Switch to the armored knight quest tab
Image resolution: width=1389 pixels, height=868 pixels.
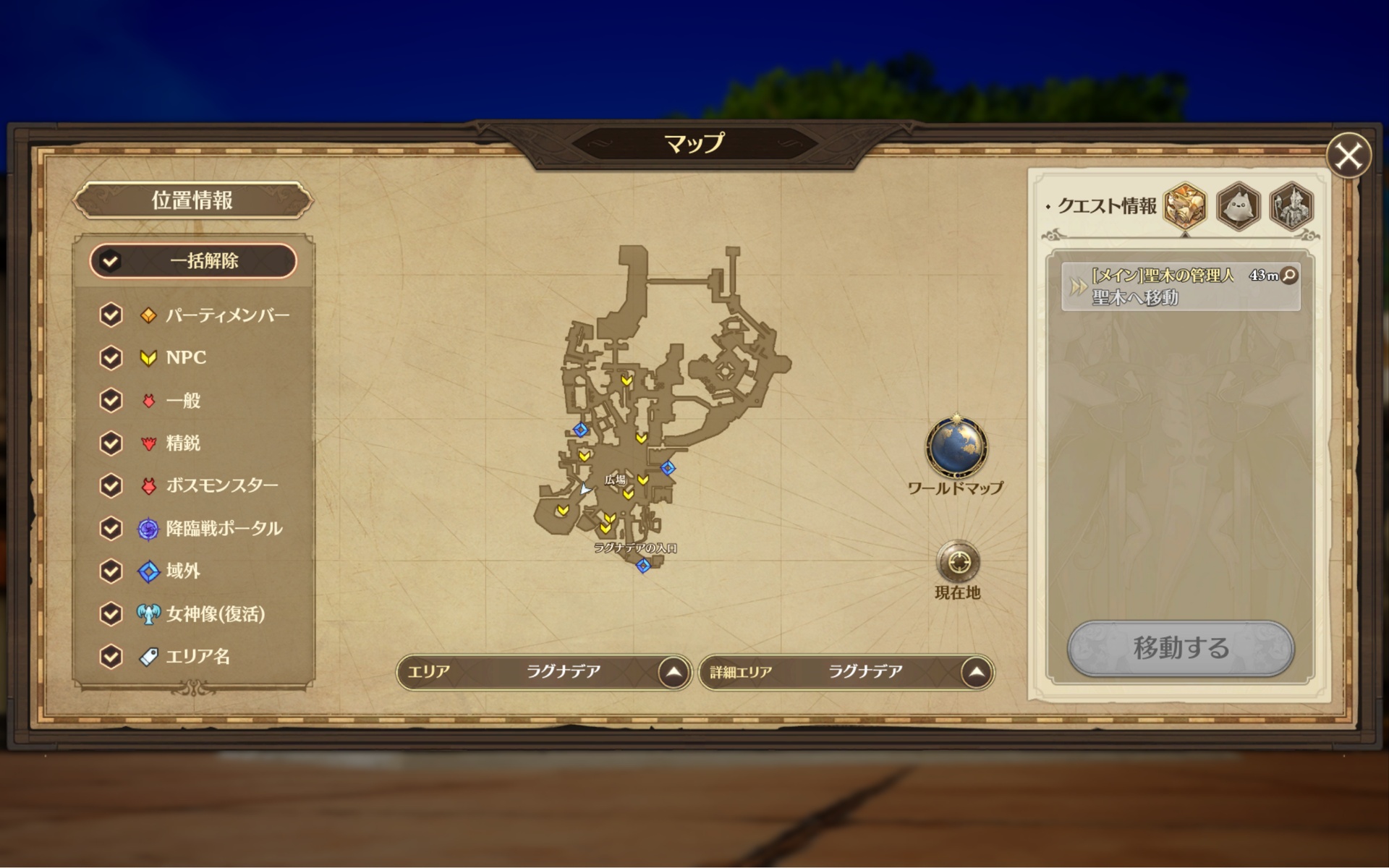point(1291,206)
